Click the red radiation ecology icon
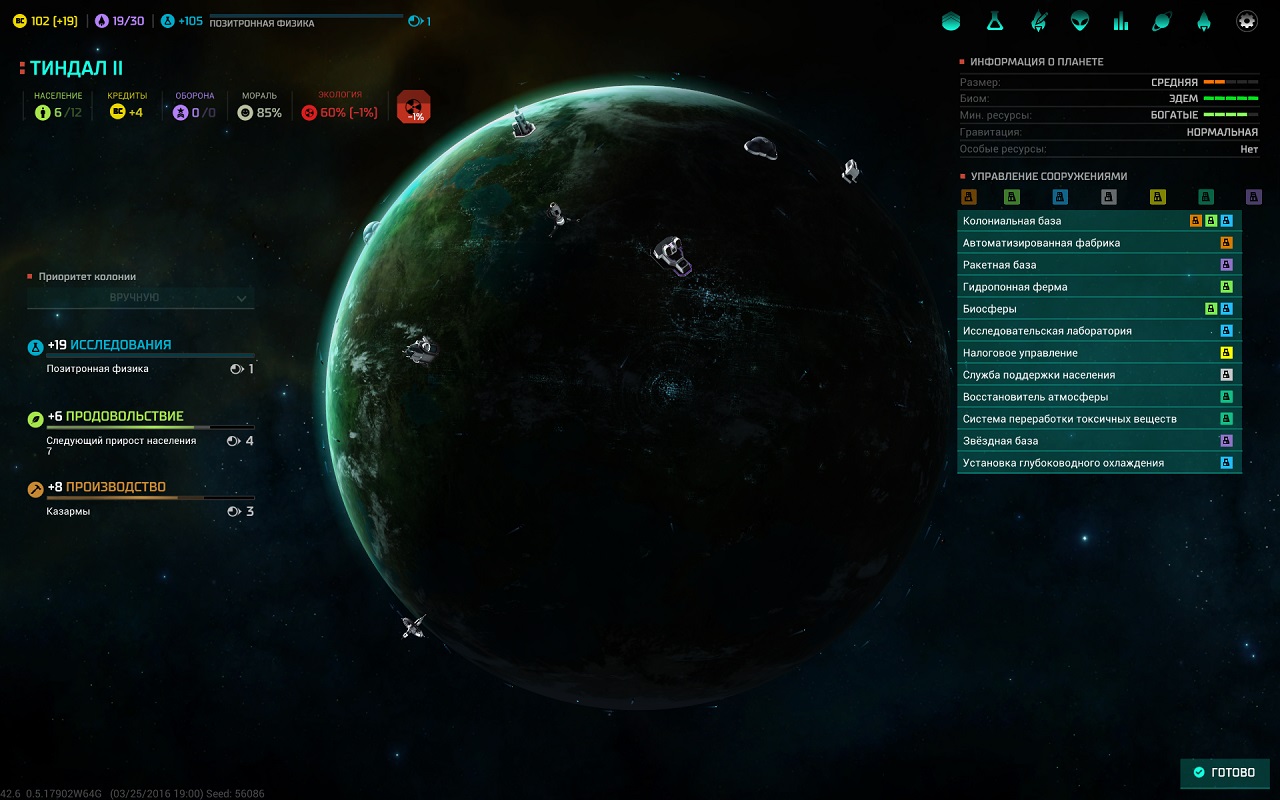Screen dimensions: 1280x800 click(x=413, y=106)
